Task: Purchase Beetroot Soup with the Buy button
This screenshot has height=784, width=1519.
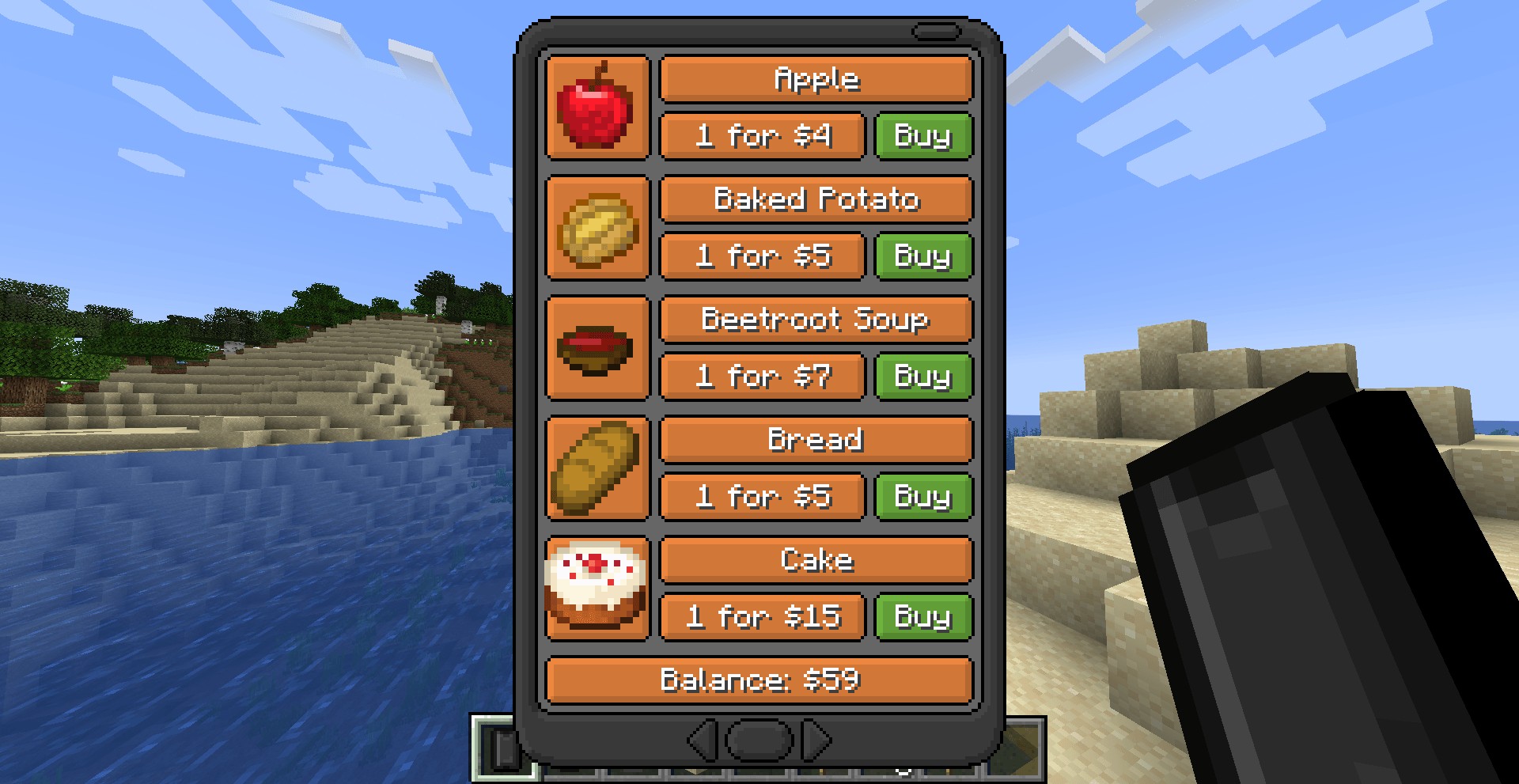Action: (923, 377)
